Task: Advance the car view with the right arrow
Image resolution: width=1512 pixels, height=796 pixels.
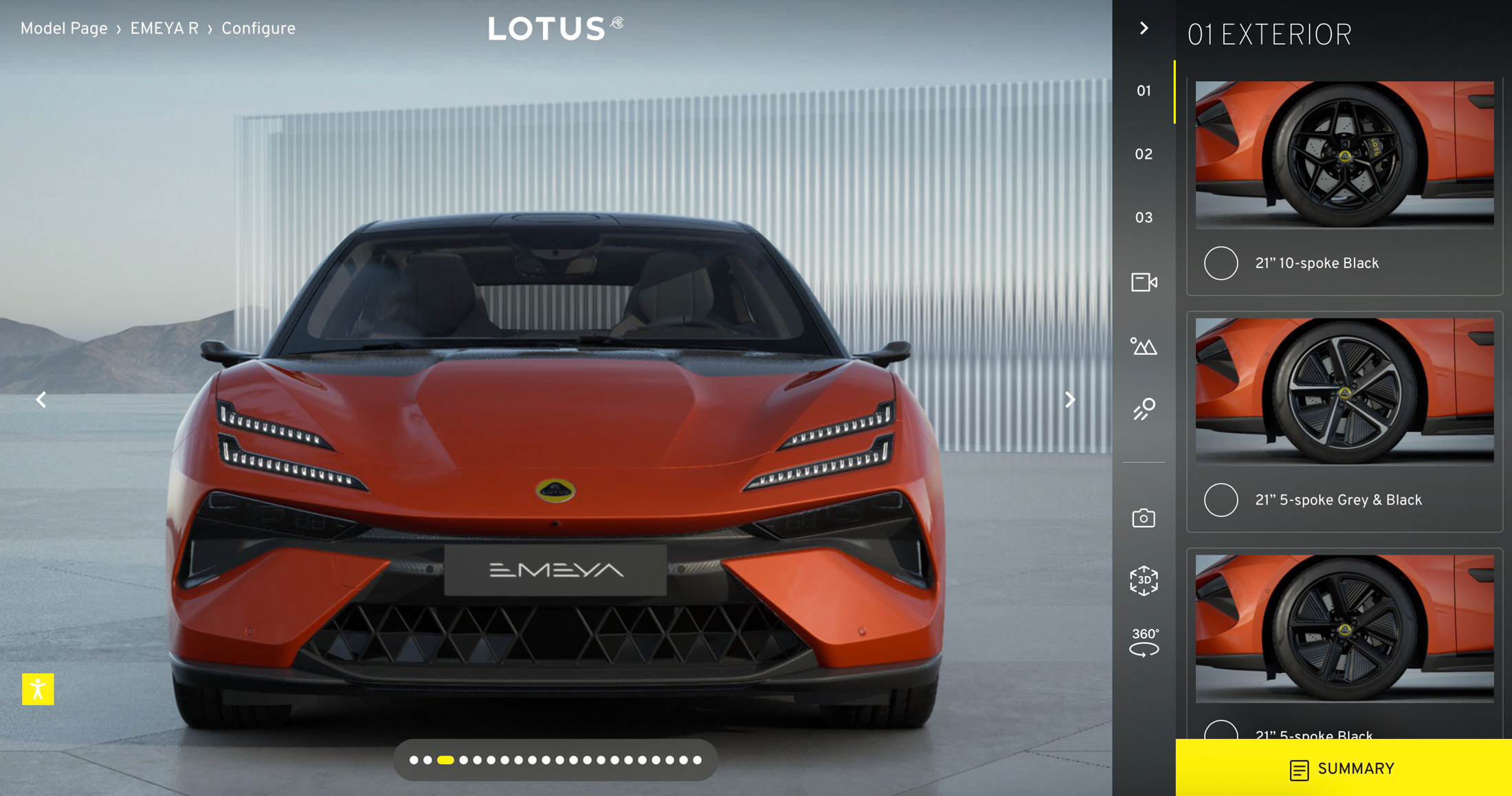Action: (1070, 399)
